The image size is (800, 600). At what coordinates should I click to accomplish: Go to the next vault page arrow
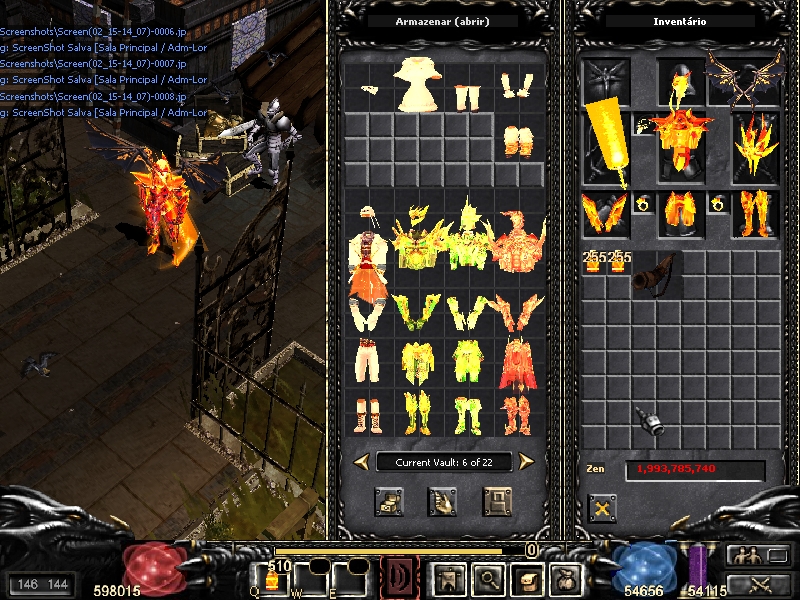point(526,461)
